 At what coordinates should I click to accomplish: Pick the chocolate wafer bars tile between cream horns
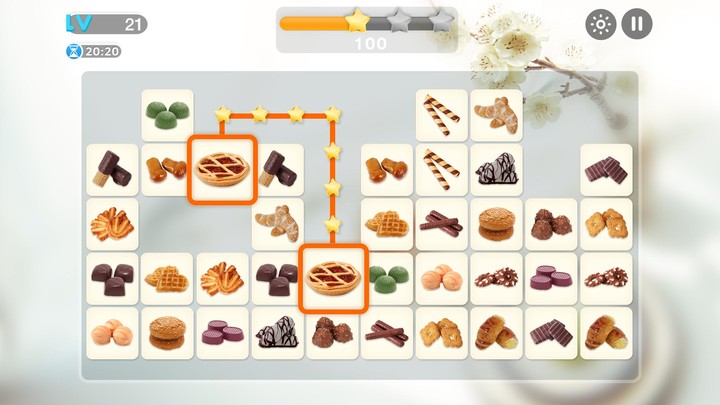click(551, 333)
